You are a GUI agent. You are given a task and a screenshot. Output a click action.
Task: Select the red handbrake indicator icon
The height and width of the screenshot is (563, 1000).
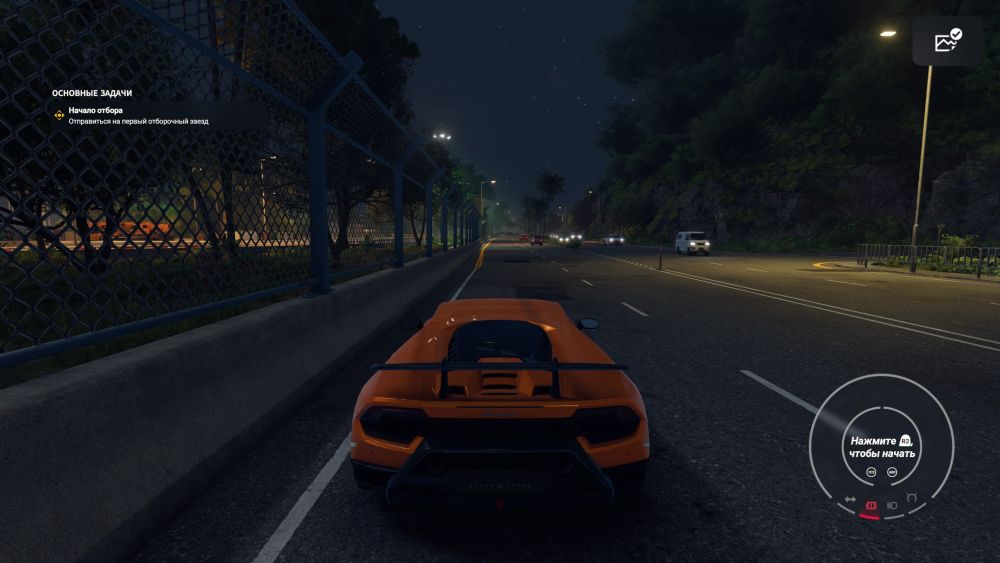pyautogui.click(x=871, y=506)
